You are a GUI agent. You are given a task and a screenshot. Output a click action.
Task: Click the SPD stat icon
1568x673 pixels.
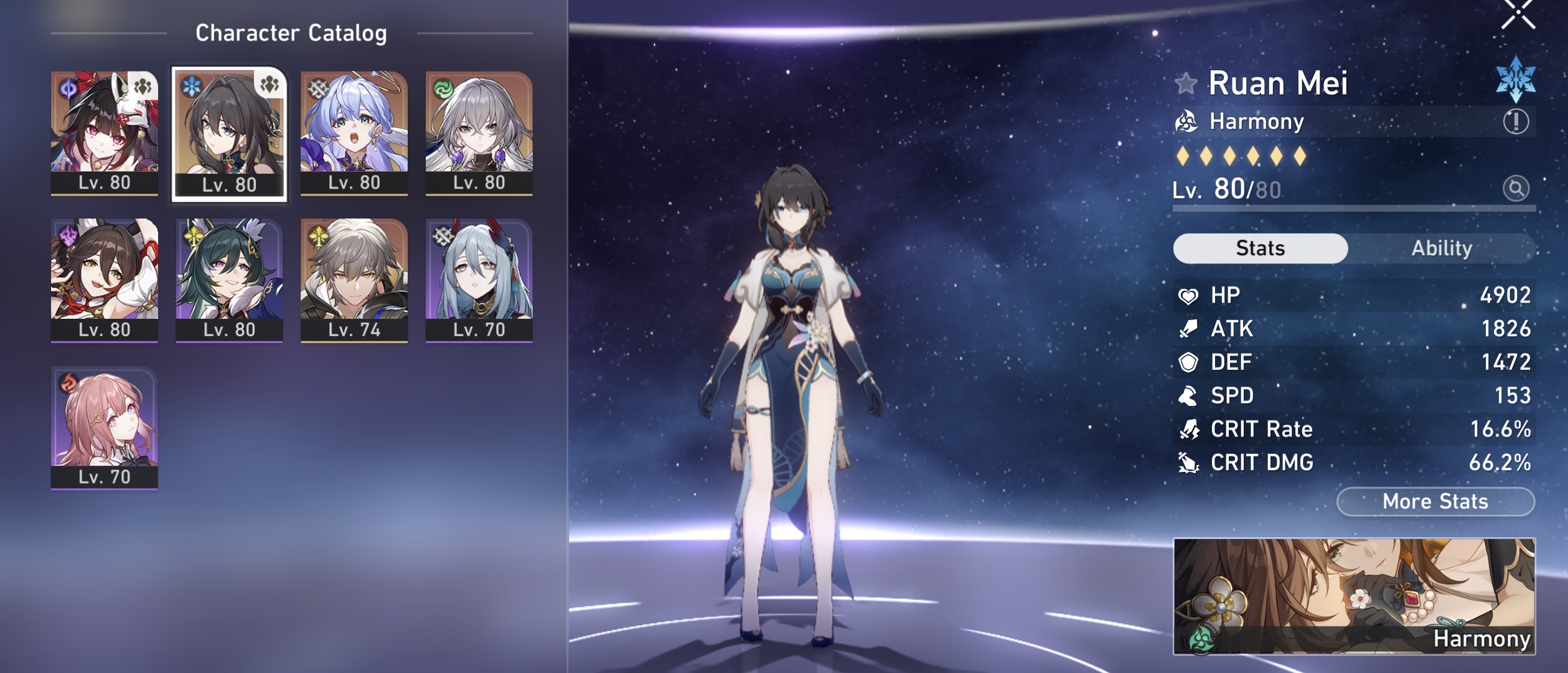(x=1189, y=396)
